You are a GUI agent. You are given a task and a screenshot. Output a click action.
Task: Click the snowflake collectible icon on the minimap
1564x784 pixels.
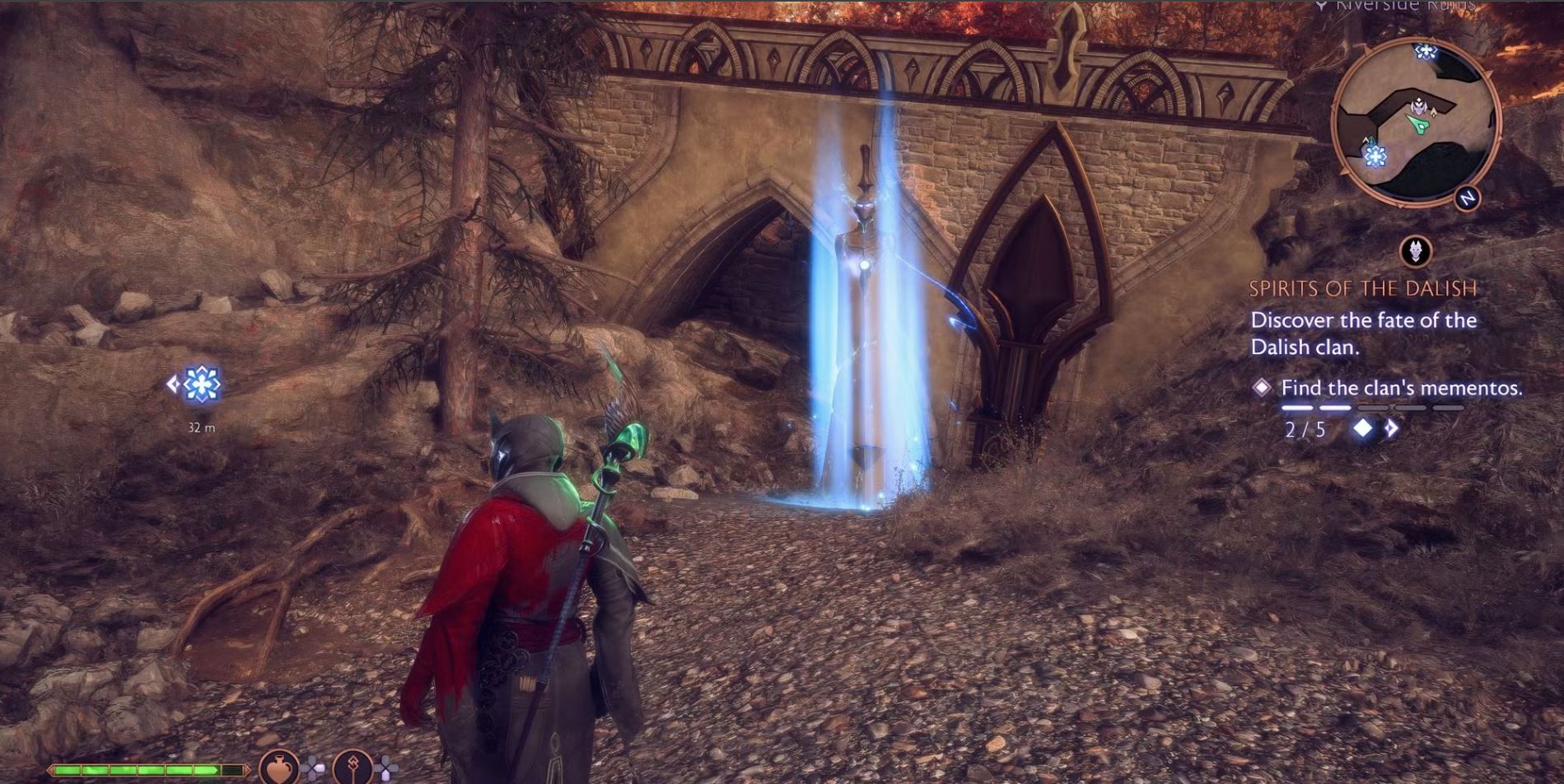click(1375, 156)
